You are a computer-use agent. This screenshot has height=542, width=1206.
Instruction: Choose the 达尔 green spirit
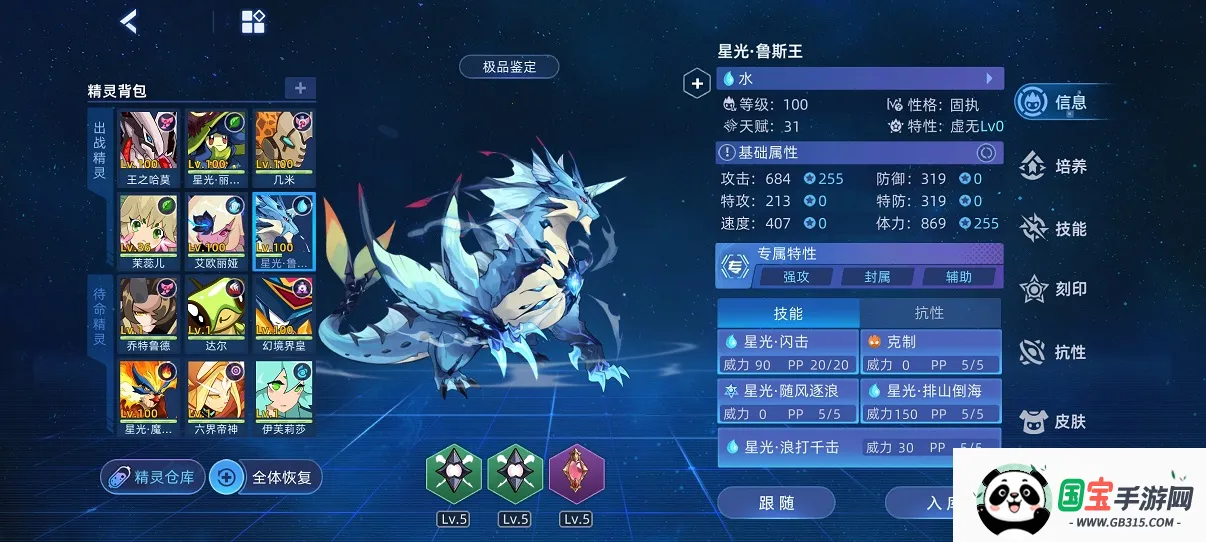point(216,312)
